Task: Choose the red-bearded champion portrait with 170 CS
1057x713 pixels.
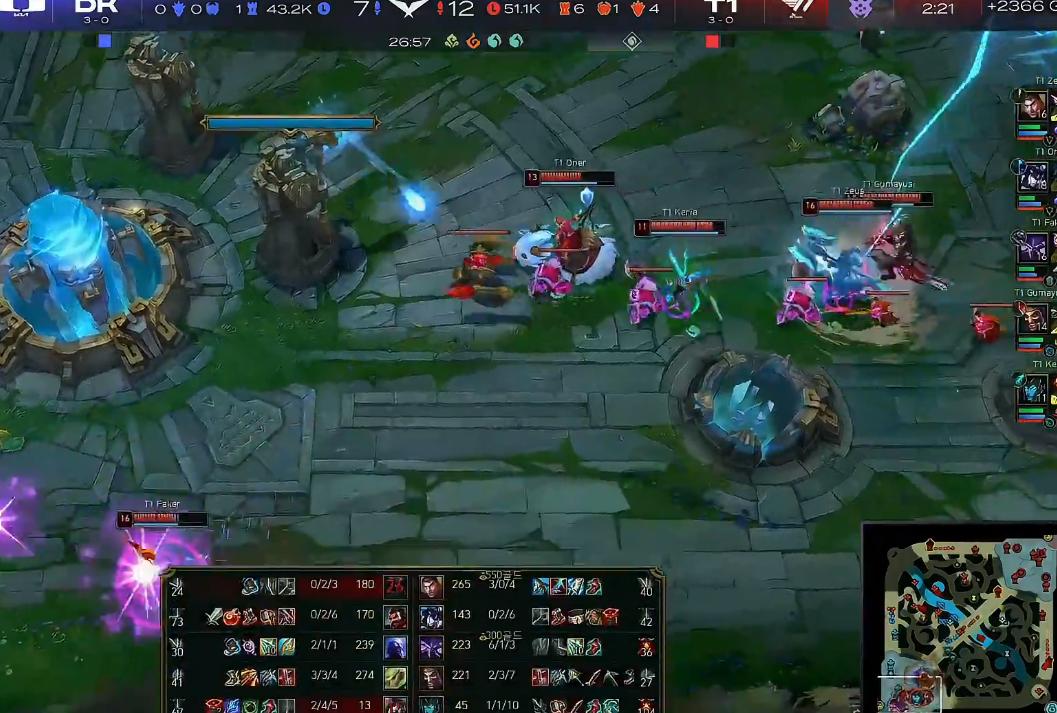Action: (396, 617)
